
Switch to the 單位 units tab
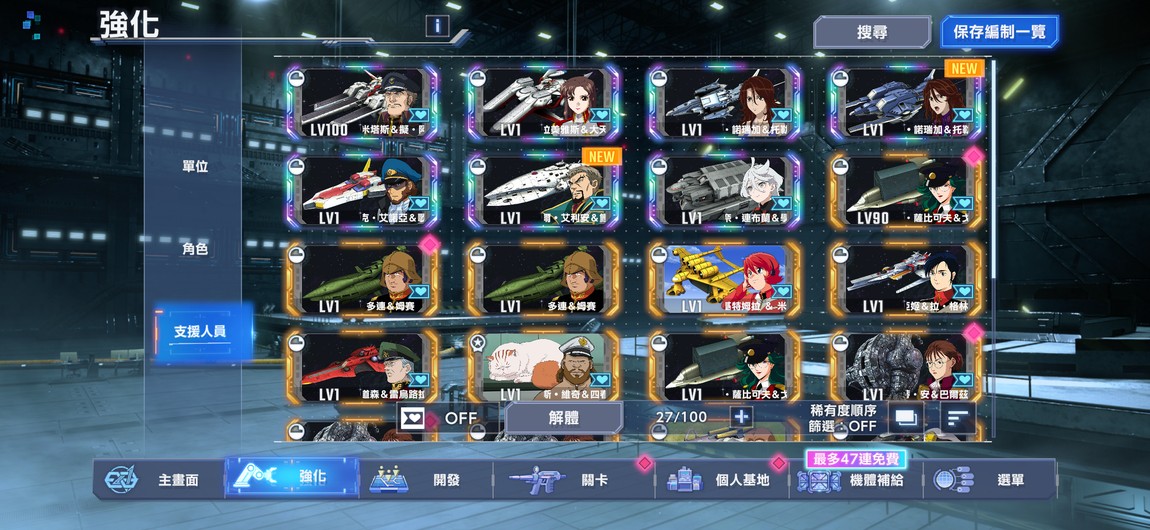[195, 166]
